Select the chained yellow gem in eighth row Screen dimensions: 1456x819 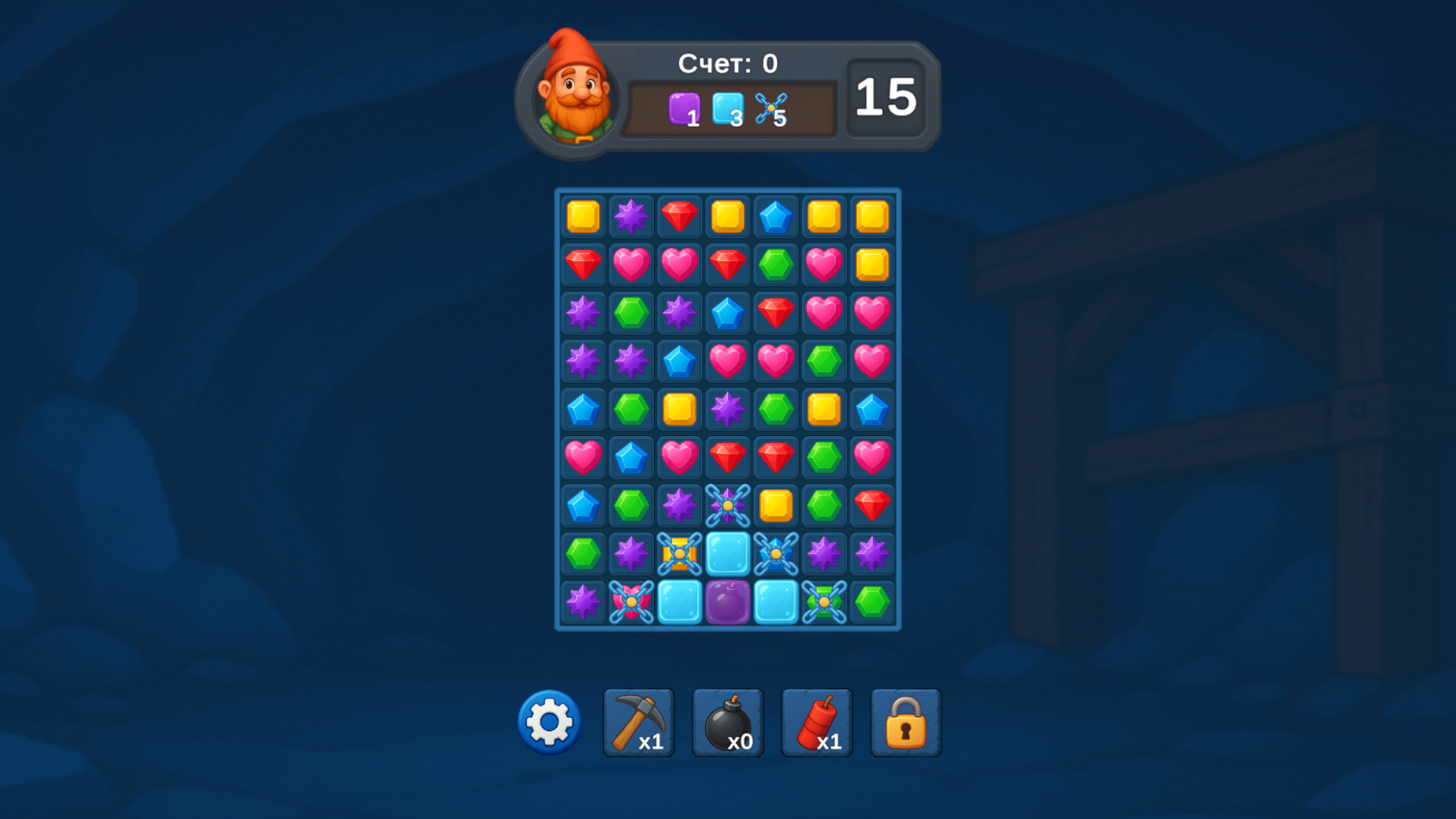[x=679, y=554]
